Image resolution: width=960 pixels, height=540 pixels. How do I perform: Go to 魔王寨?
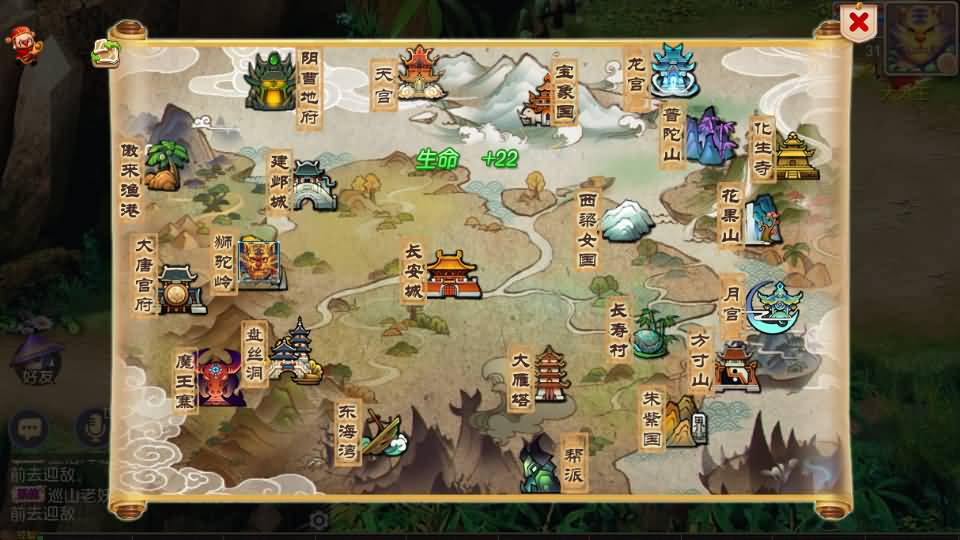click(221, 378)
